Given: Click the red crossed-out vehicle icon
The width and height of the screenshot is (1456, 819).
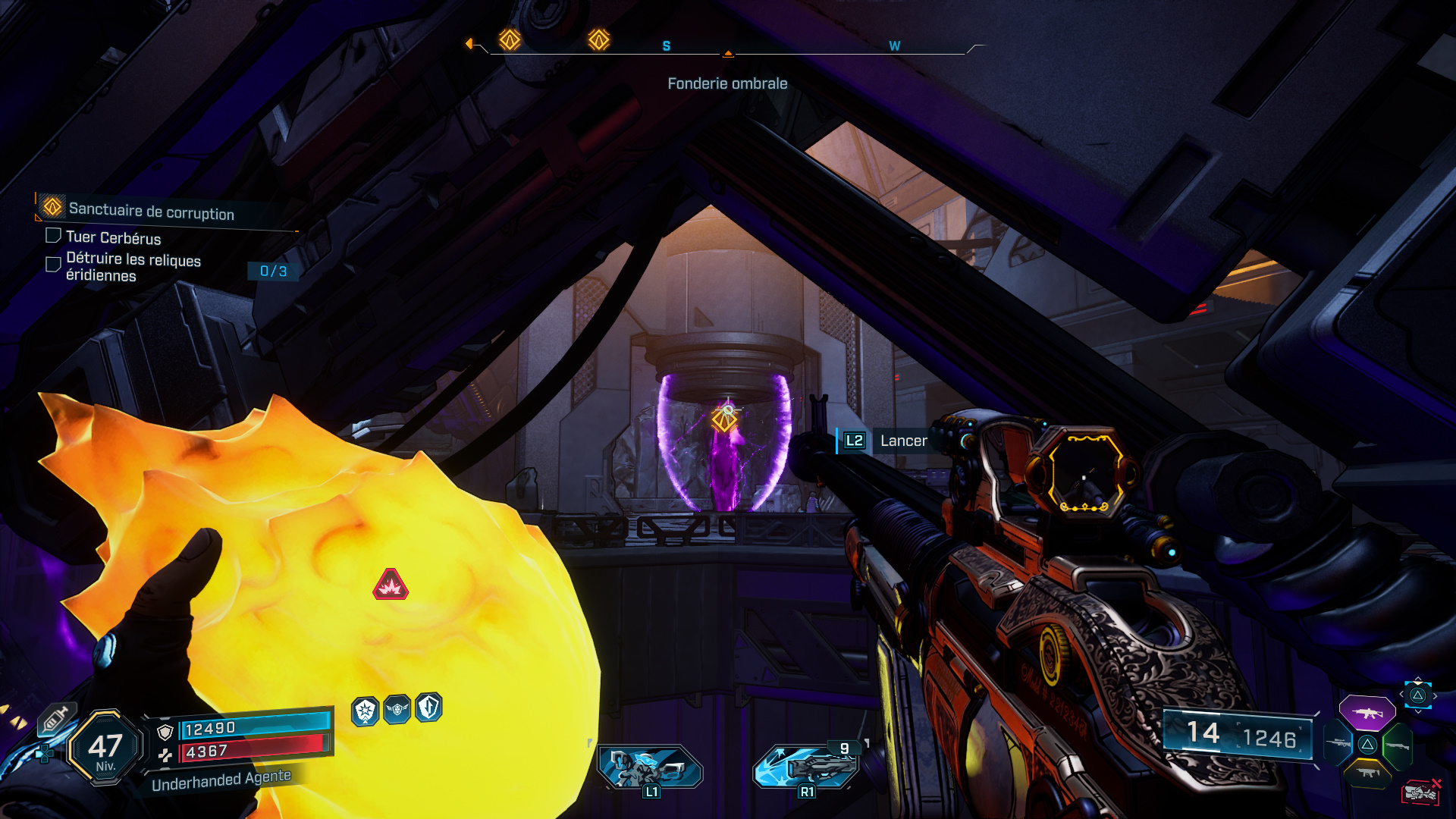Looking at the screenshot, I should 1420,792.
